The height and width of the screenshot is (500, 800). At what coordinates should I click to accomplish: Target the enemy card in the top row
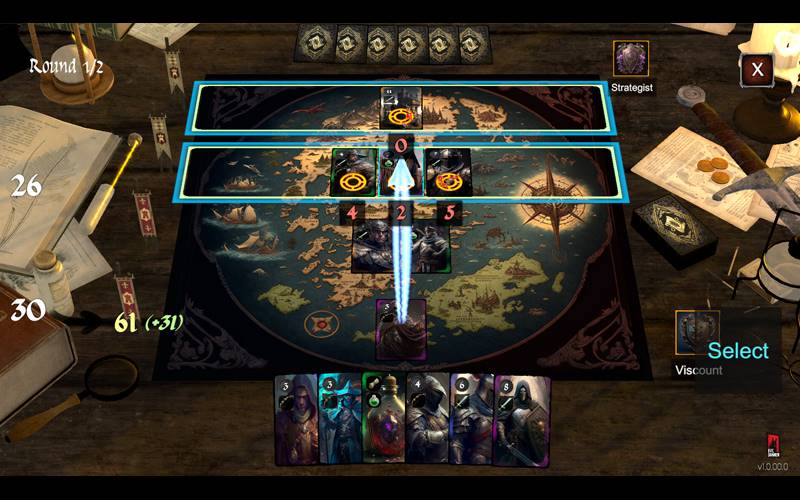(x=402, y=108)
